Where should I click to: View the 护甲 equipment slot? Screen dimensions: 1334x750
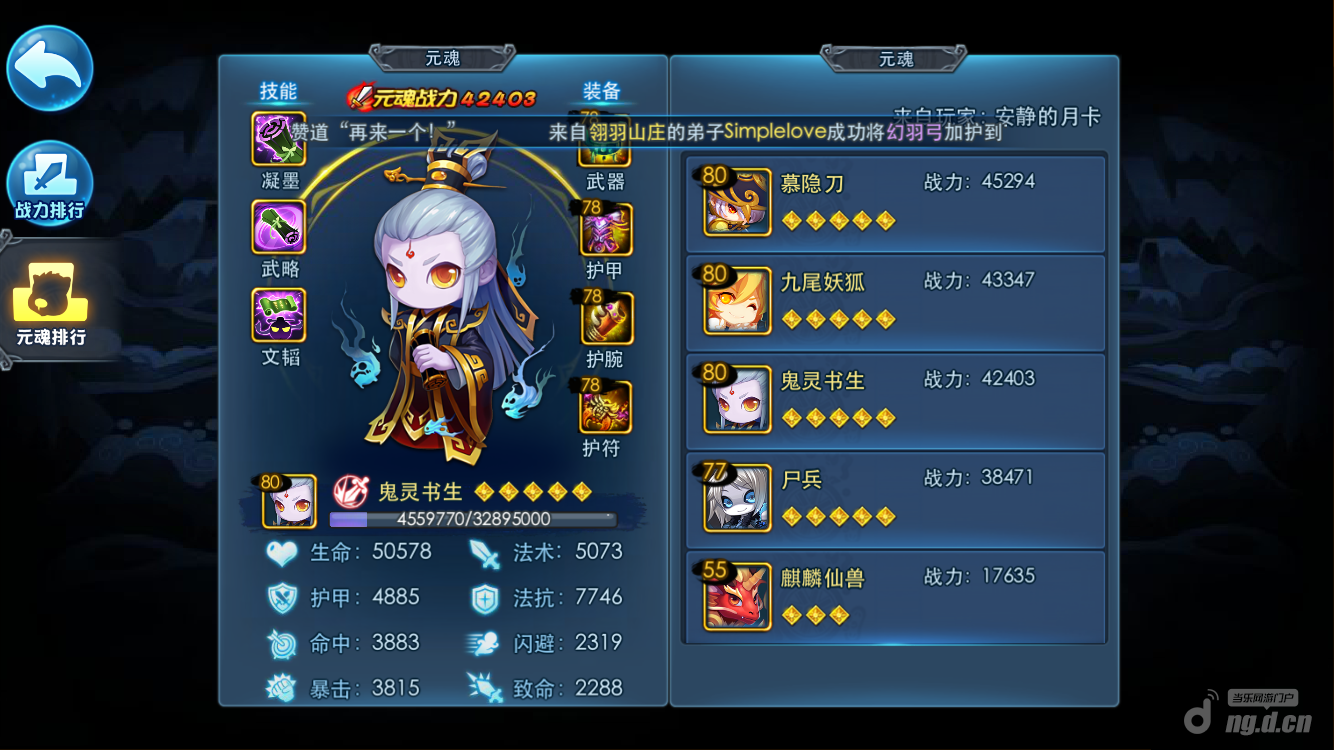pyautogui.click(x=606, y=231)
